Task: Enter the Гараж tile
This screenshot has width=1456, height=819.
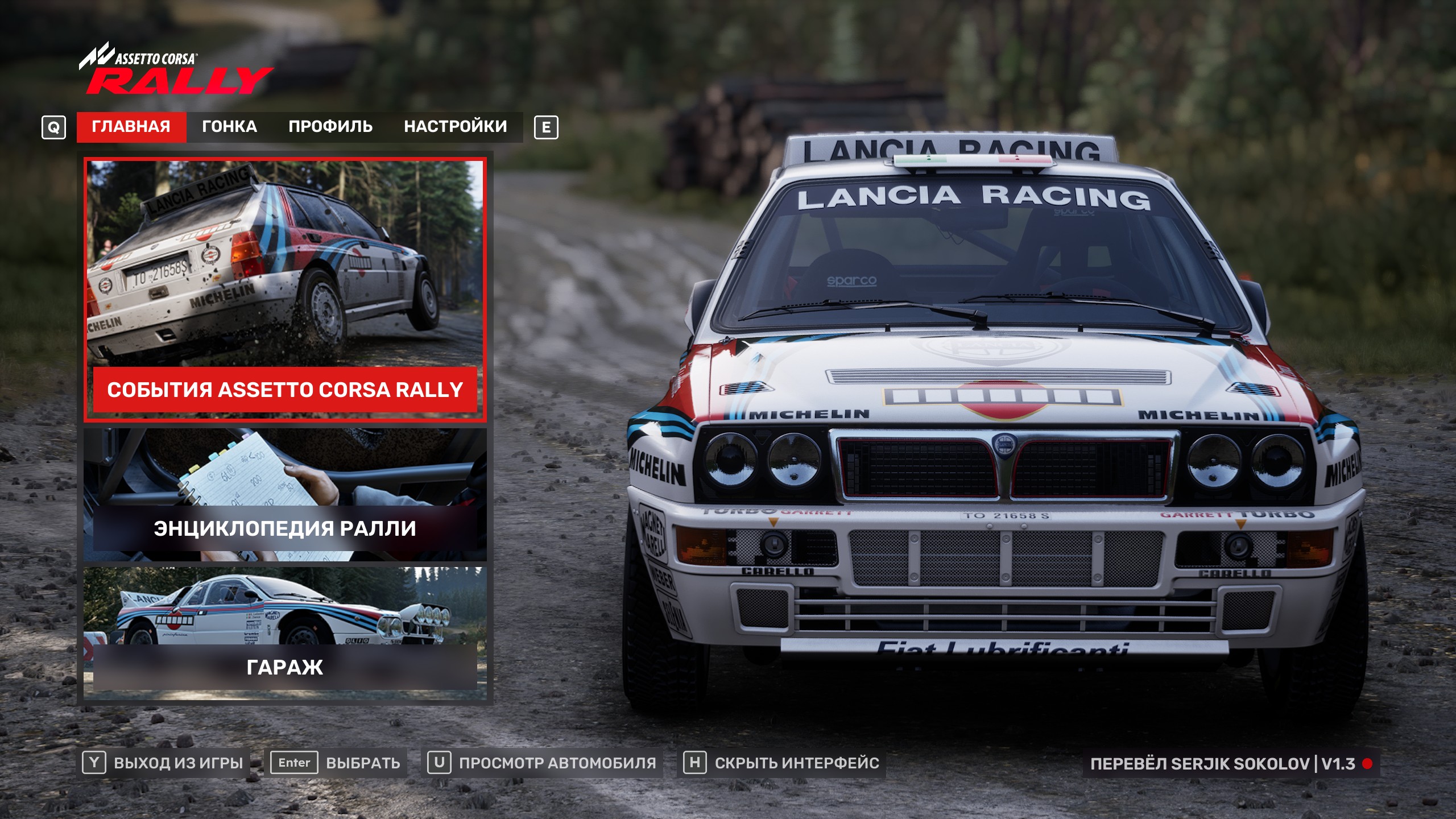Action: point(285,630)
